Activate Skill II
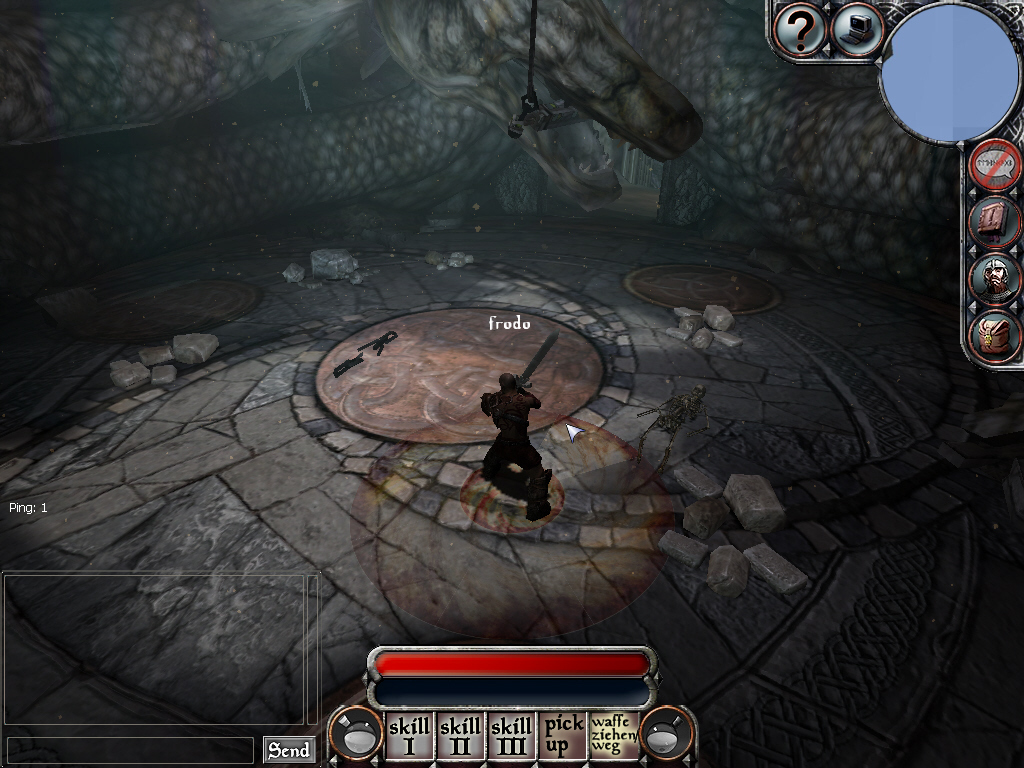 (x=460, y=736)
